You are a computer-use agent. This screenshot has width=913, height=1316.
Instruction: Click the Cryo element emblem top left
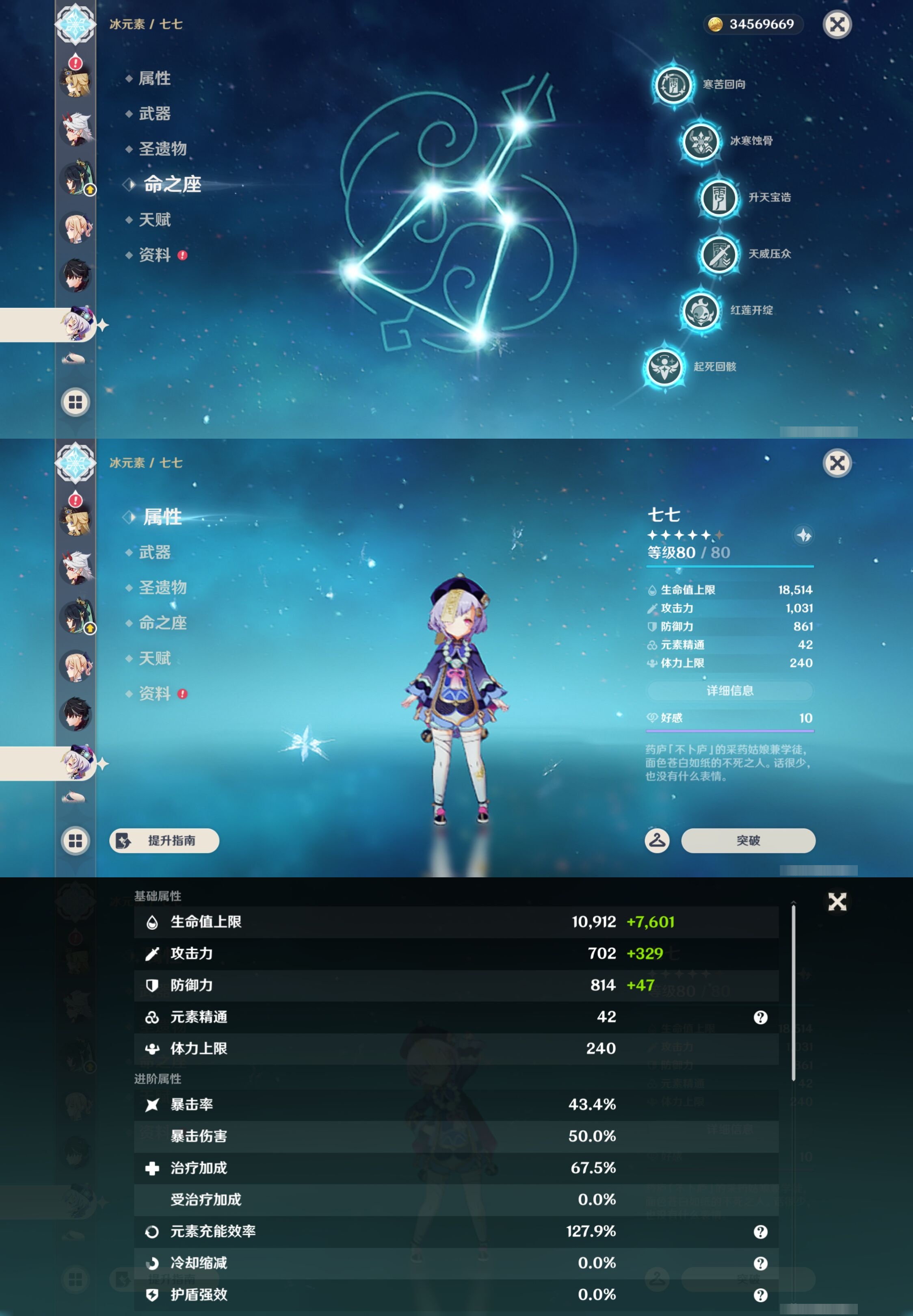76,24
